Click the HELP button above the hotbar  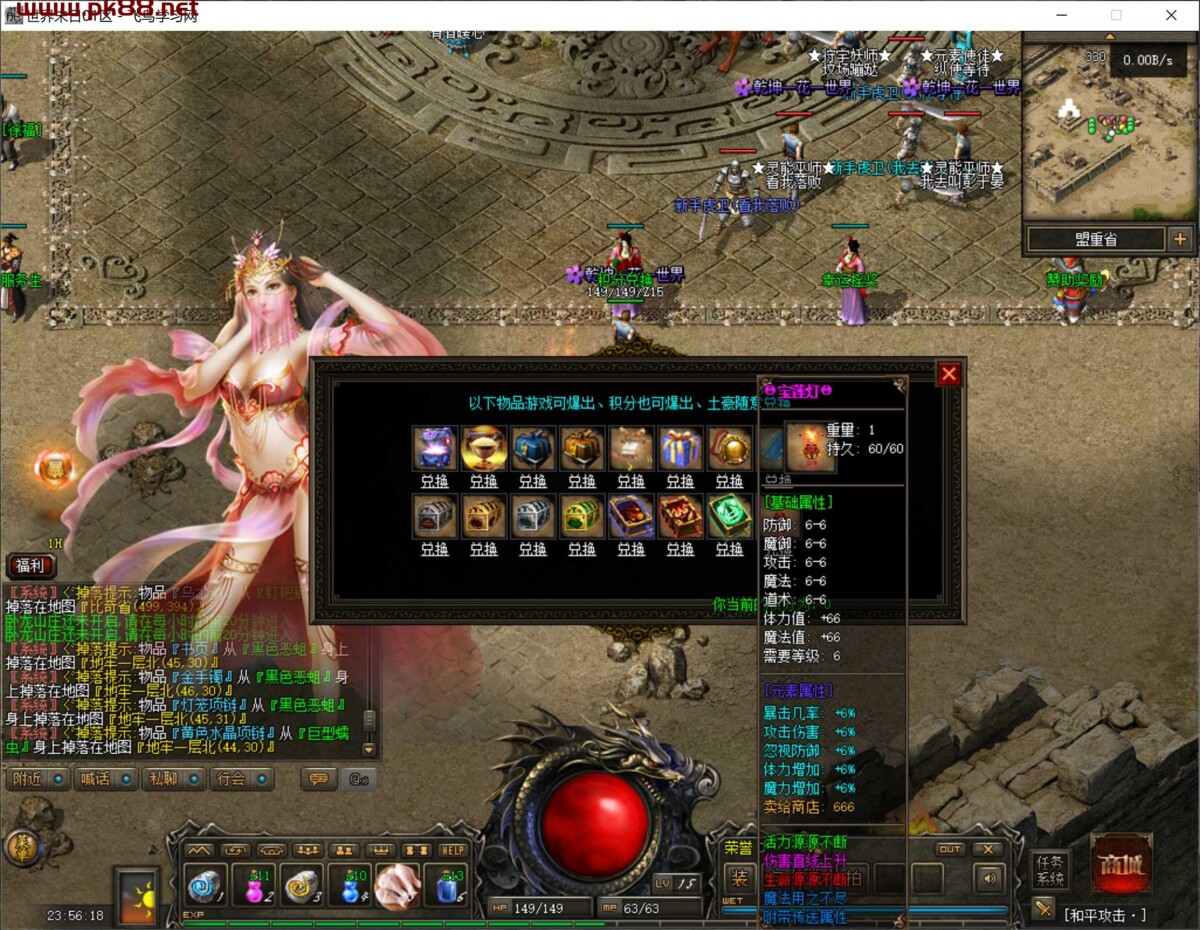453,850
